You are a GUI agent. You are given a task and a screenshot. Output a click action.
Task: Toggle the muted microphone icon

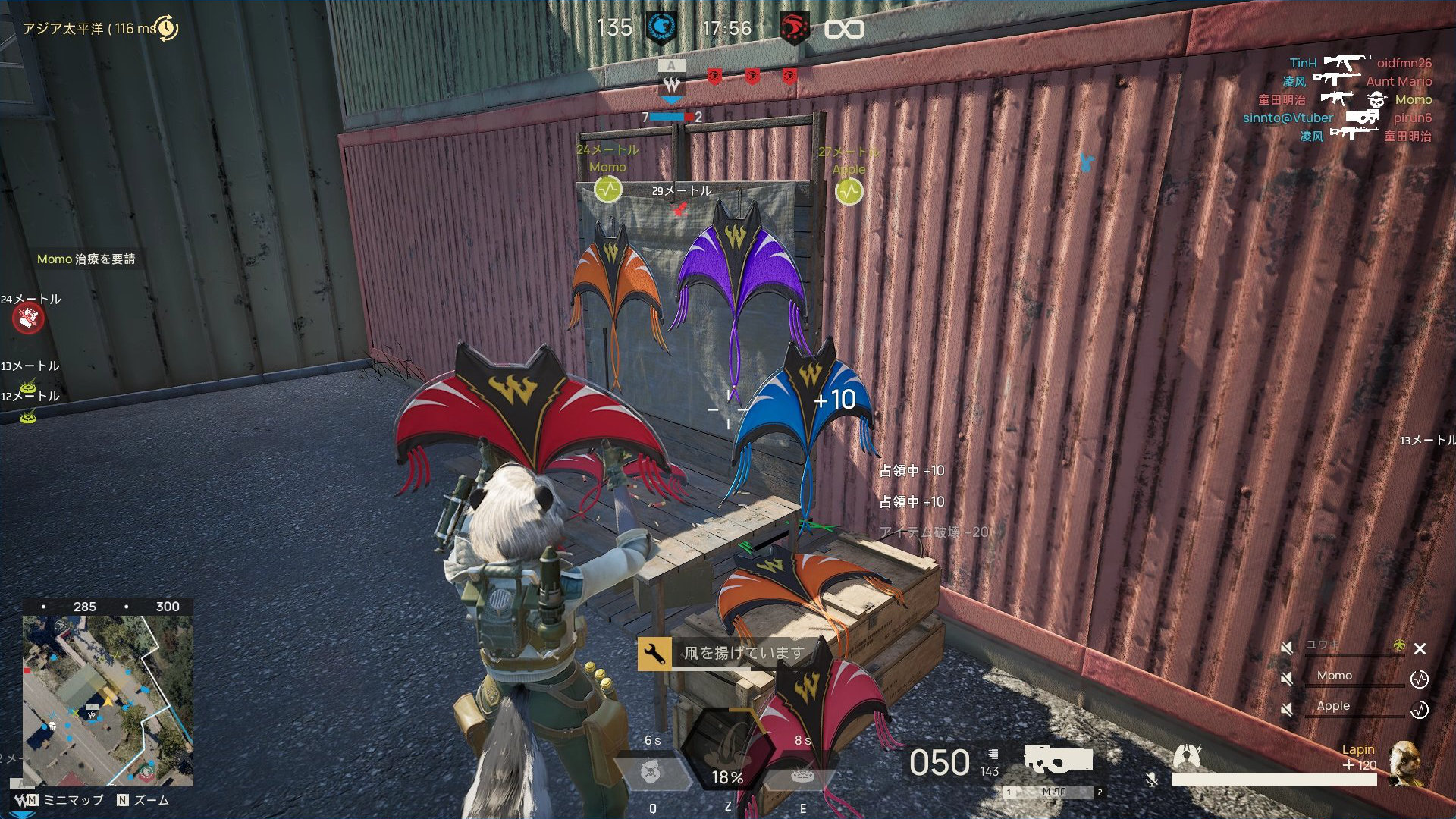1152,779
